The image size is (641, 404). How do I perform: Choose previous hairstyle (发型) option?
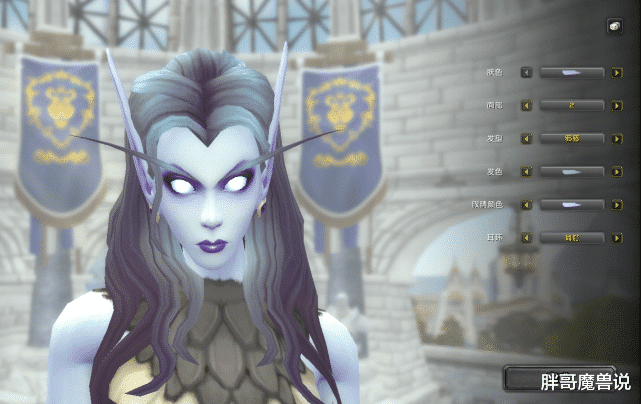click(526, 138)
